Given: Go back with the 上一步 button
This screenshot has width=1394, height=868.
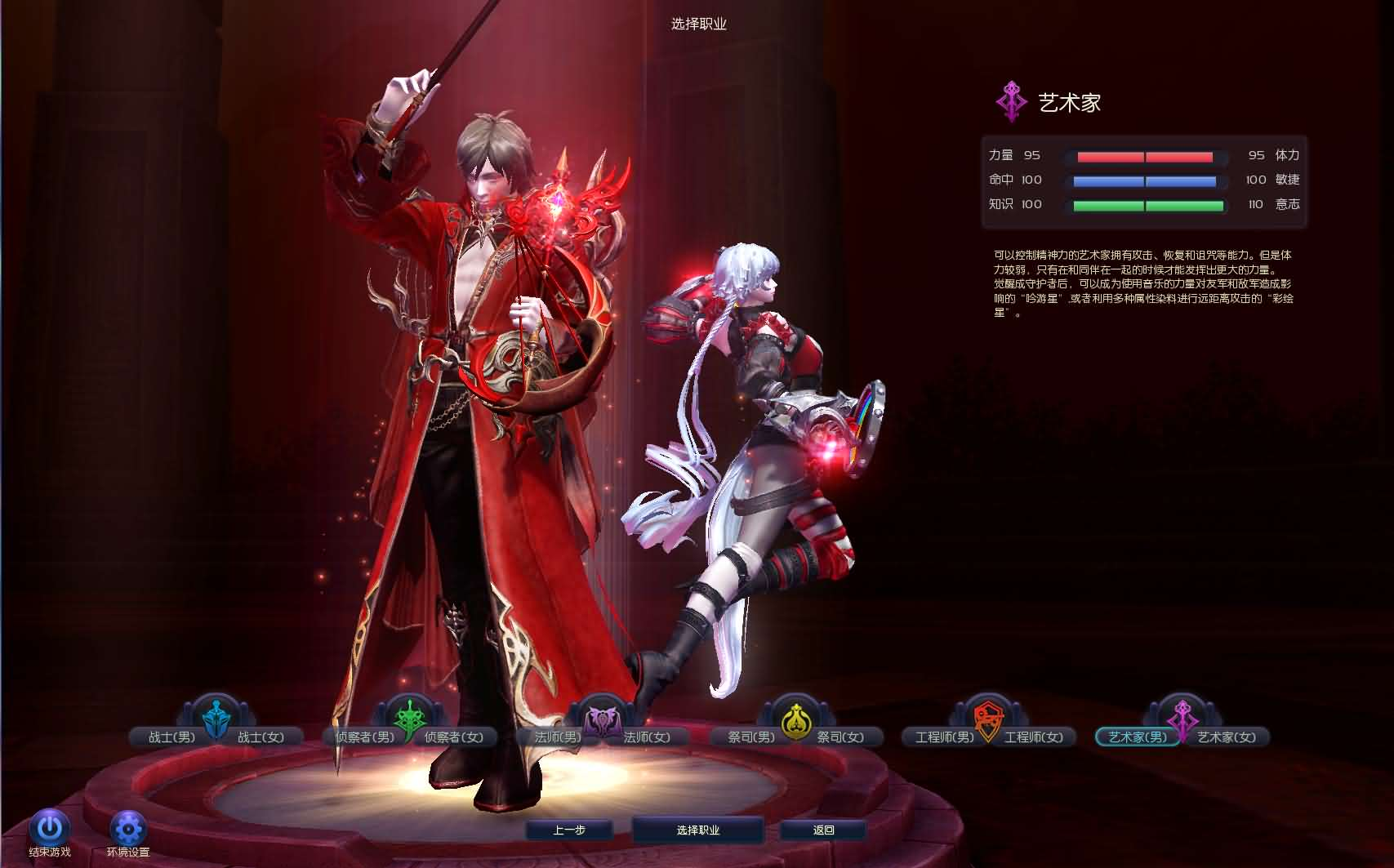Looking at the screenshot, I should [568, 830].
